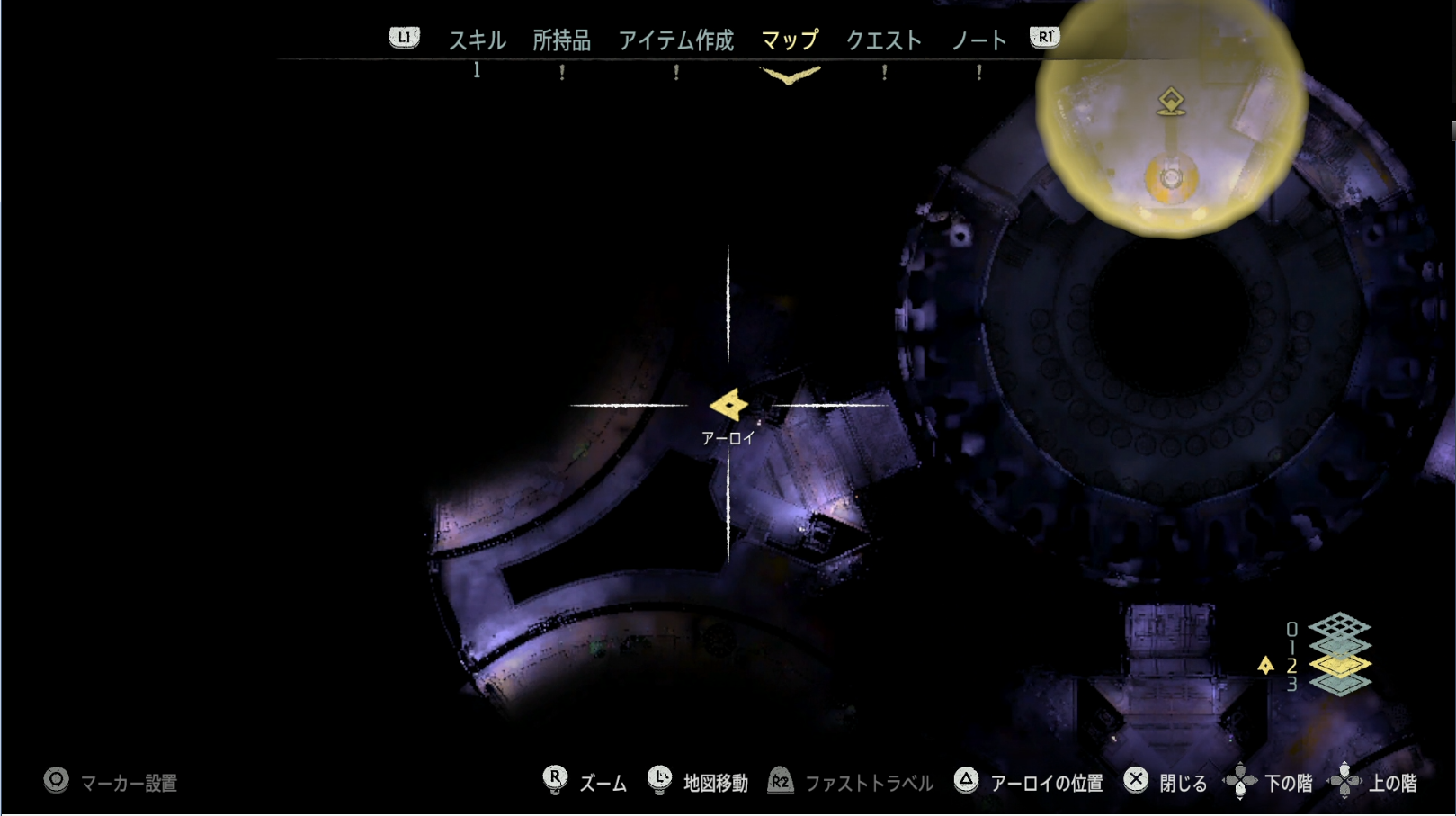Select the Aloy player marker on the map

point(728,407)
